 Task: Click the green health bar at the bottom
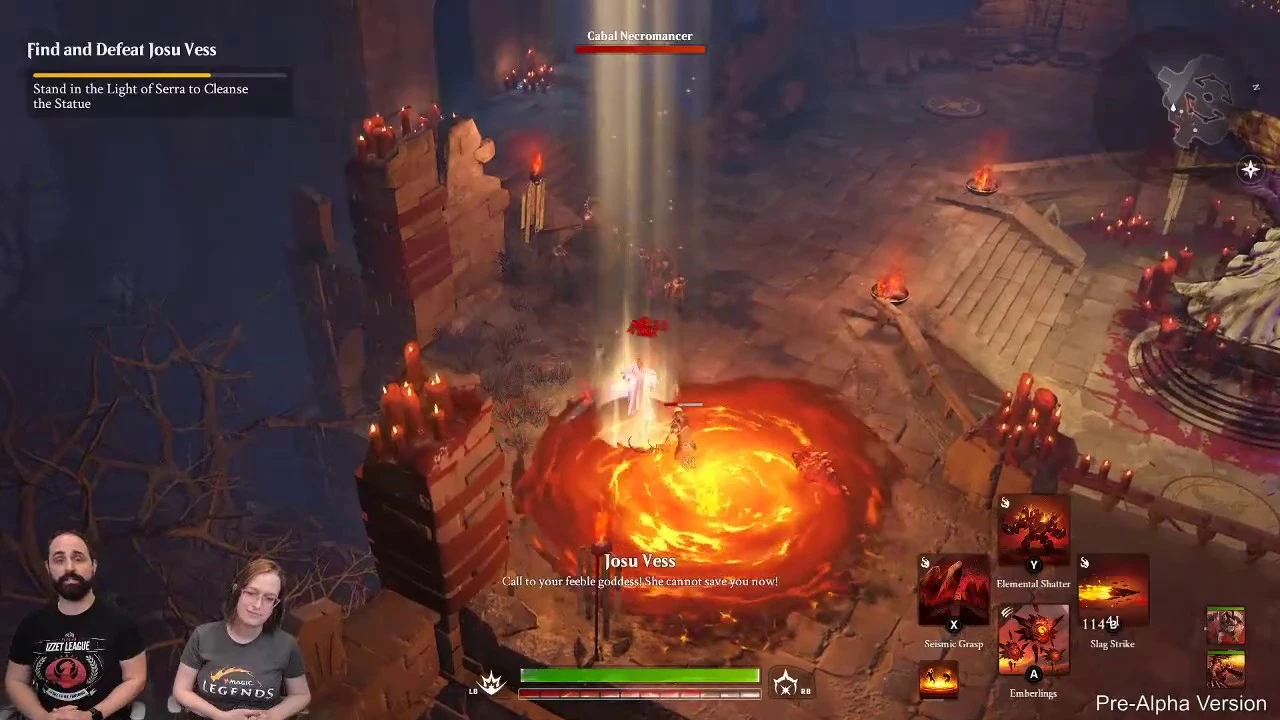[640, 675]
